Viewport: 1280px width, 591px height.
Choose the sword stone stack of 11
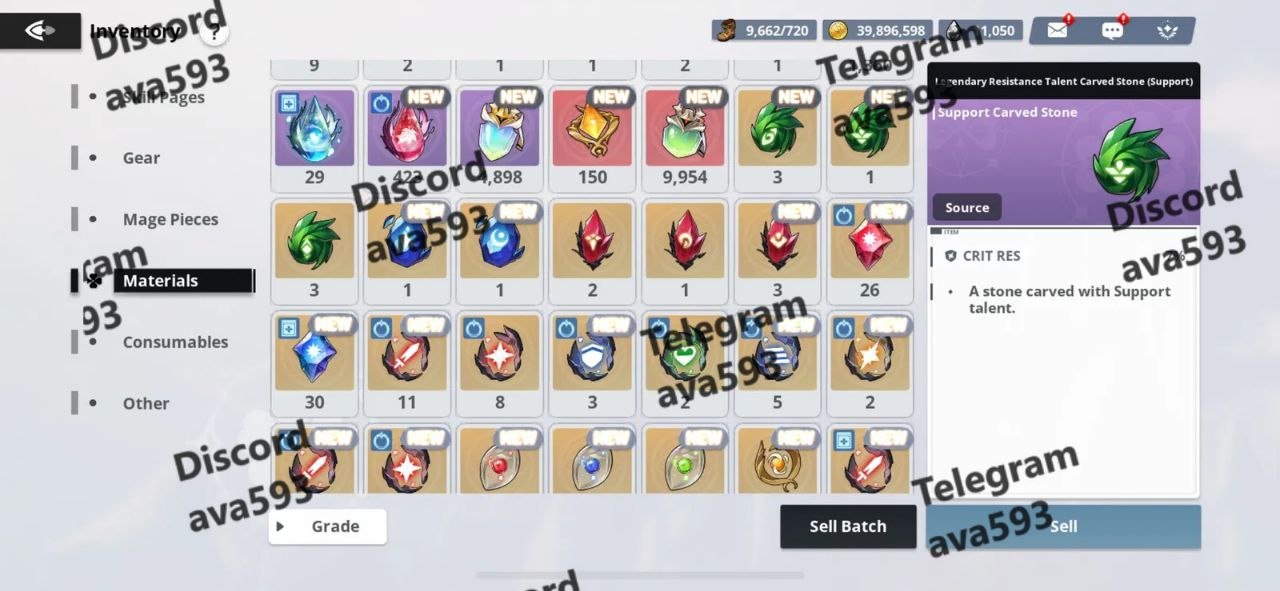(407, 355)
